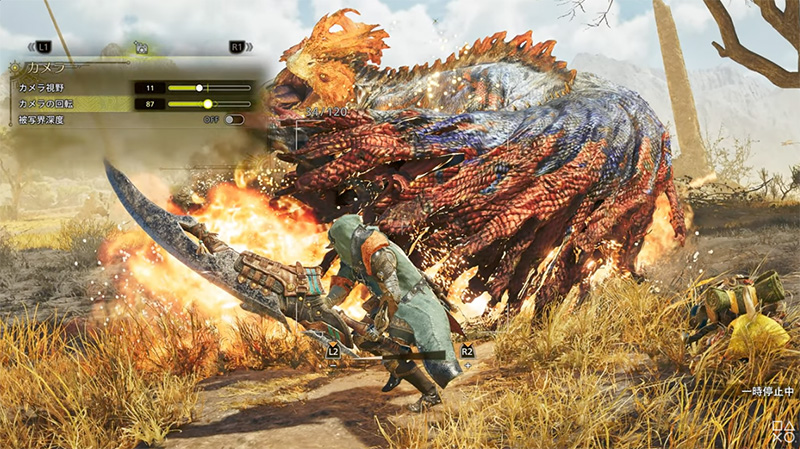Adjust the カメラ視野 (camera field of view) slider
This screenshot has width=800, height=449.
(200, 88)
